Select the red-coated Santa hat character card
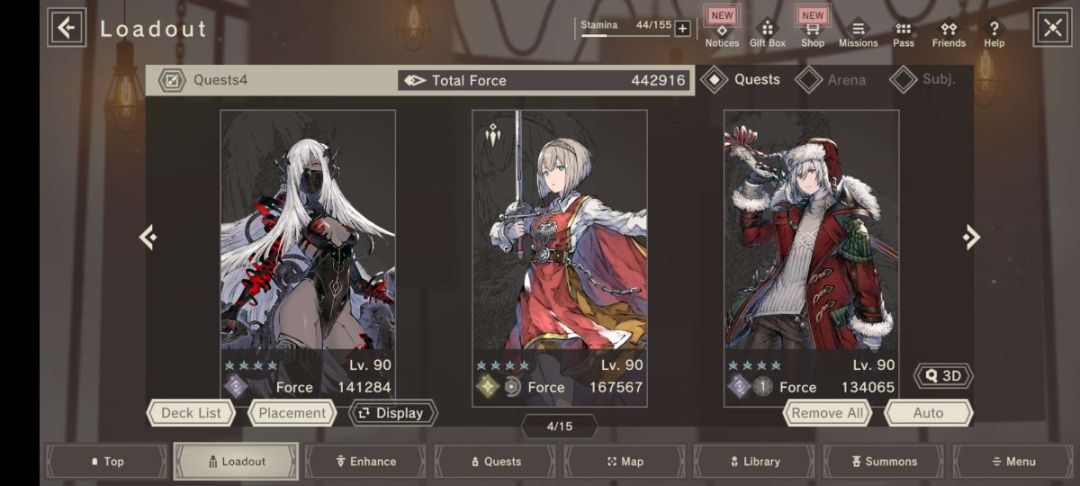1080x486 pixels. [811, 240]
